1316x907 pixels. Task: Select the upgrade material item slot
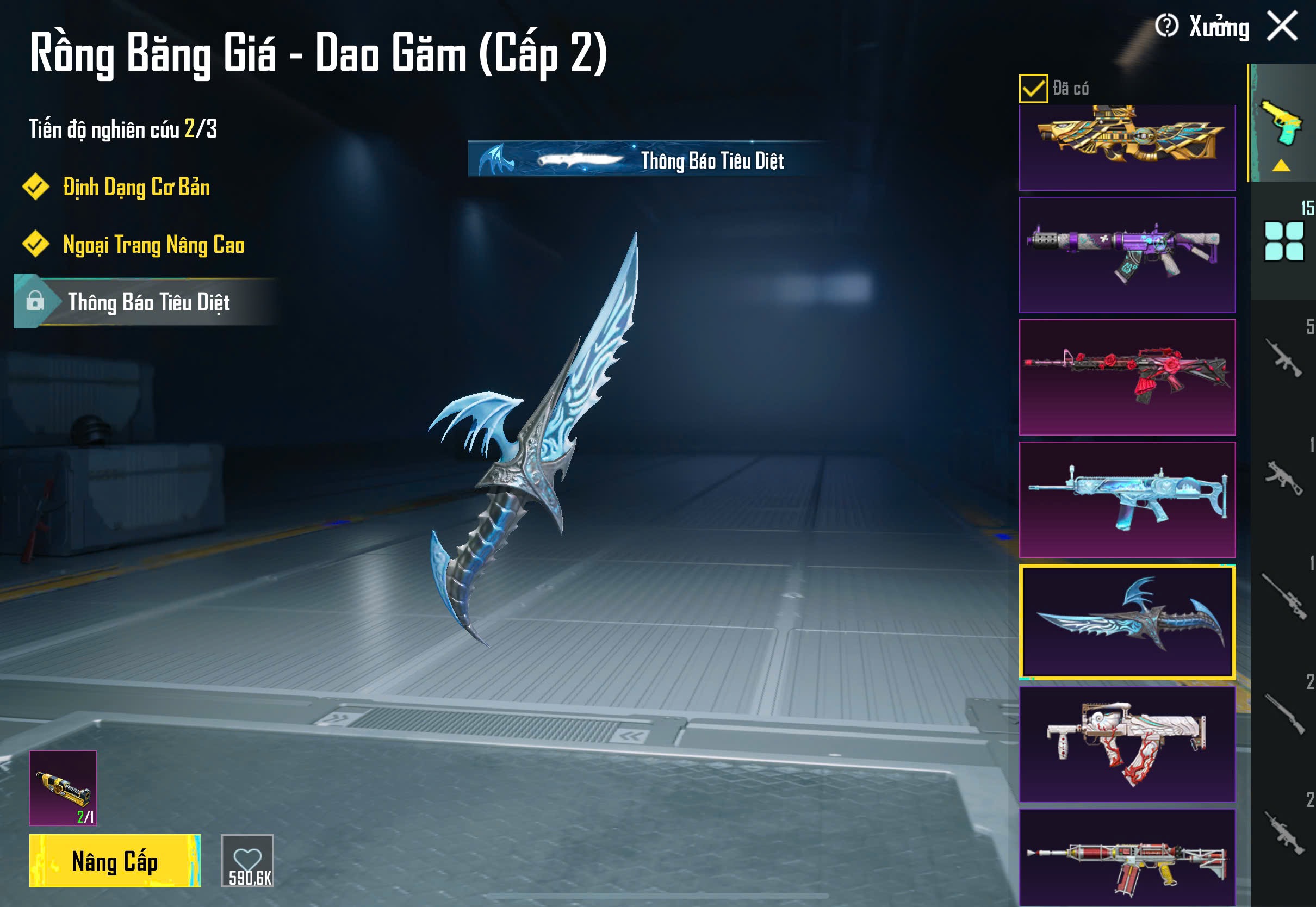63,788
